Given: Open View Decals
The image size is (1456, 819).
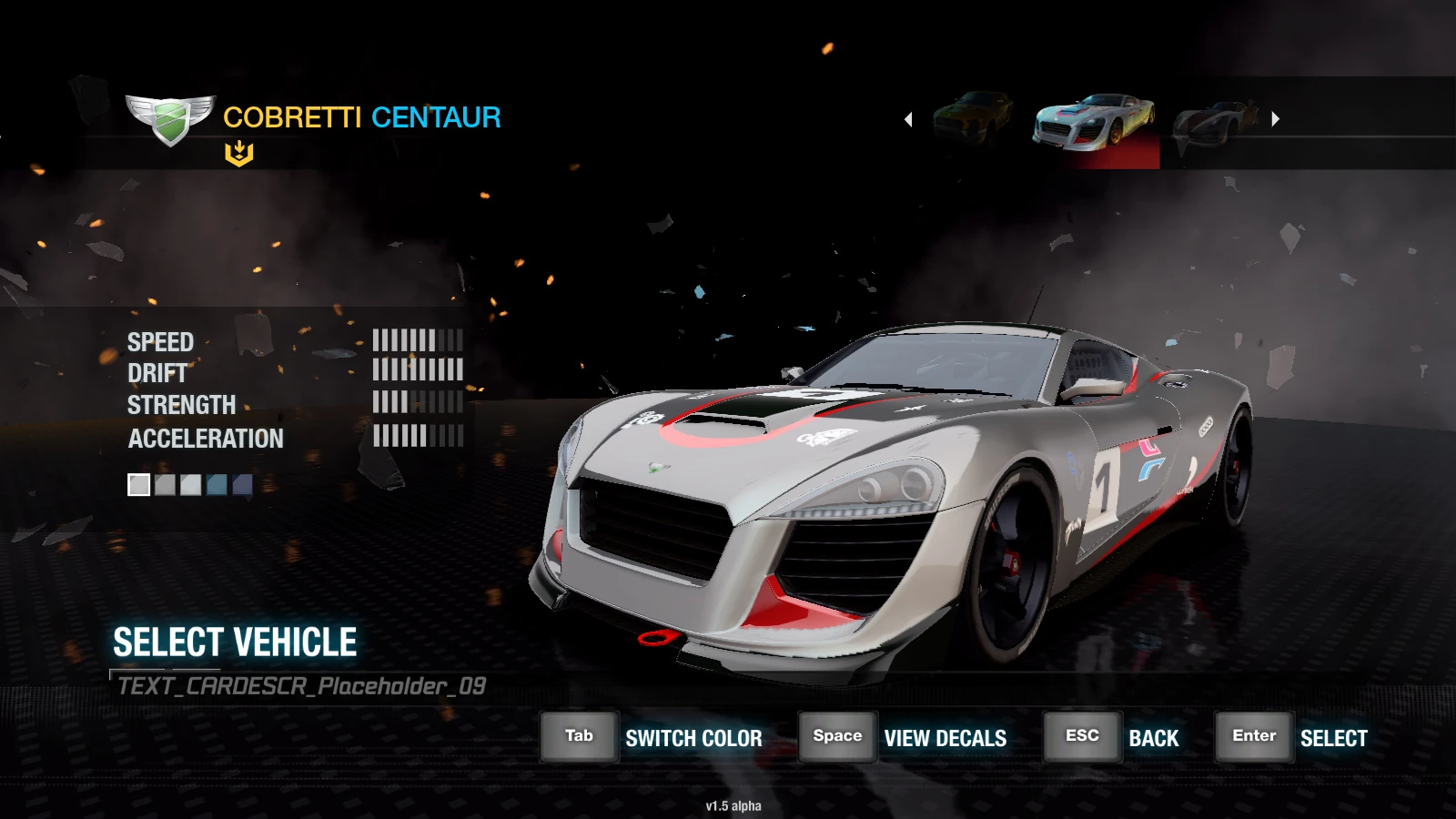Looking at the screenshot, I should click(837, 736).
